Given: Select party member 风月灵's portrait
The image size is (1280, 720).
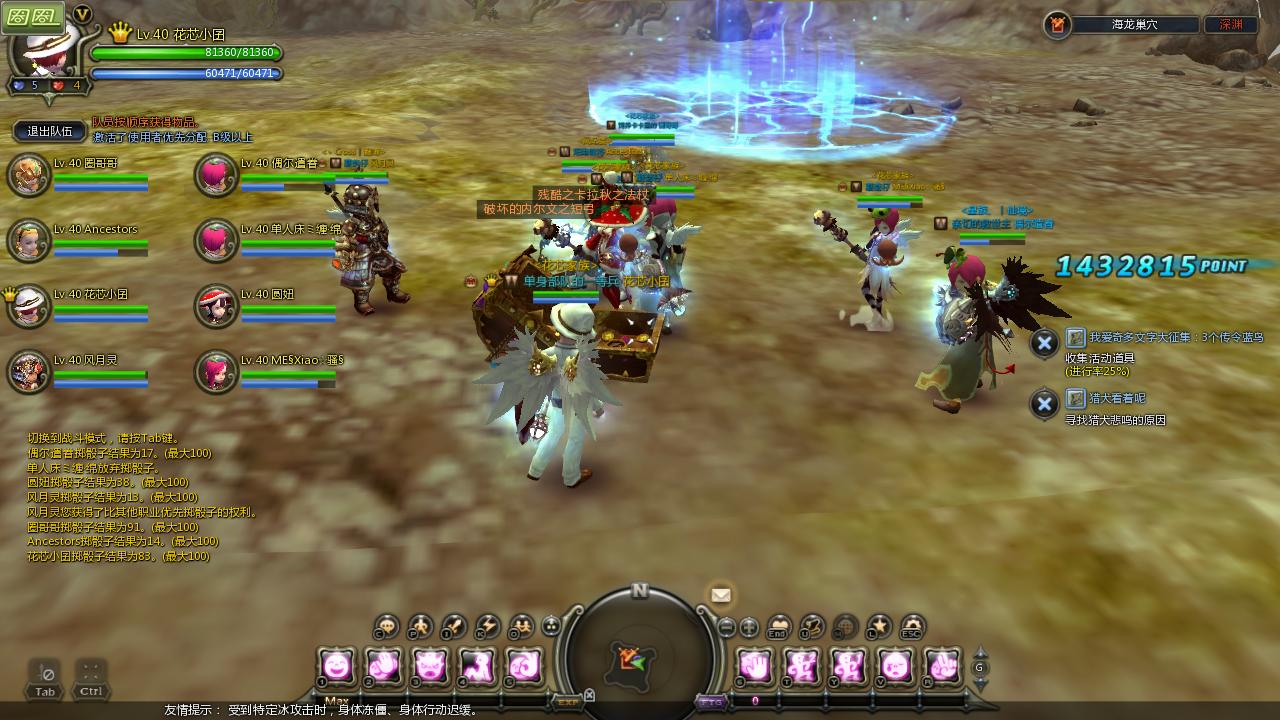Looking at the screenshot, I should coord(28,370).
